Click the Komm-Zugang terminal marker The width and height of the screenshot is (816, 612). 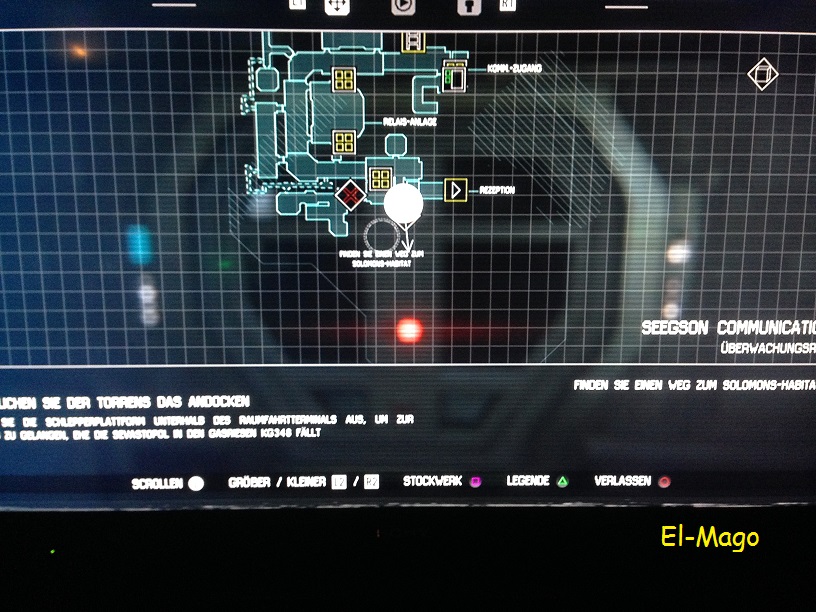click(x=454, y=77)
